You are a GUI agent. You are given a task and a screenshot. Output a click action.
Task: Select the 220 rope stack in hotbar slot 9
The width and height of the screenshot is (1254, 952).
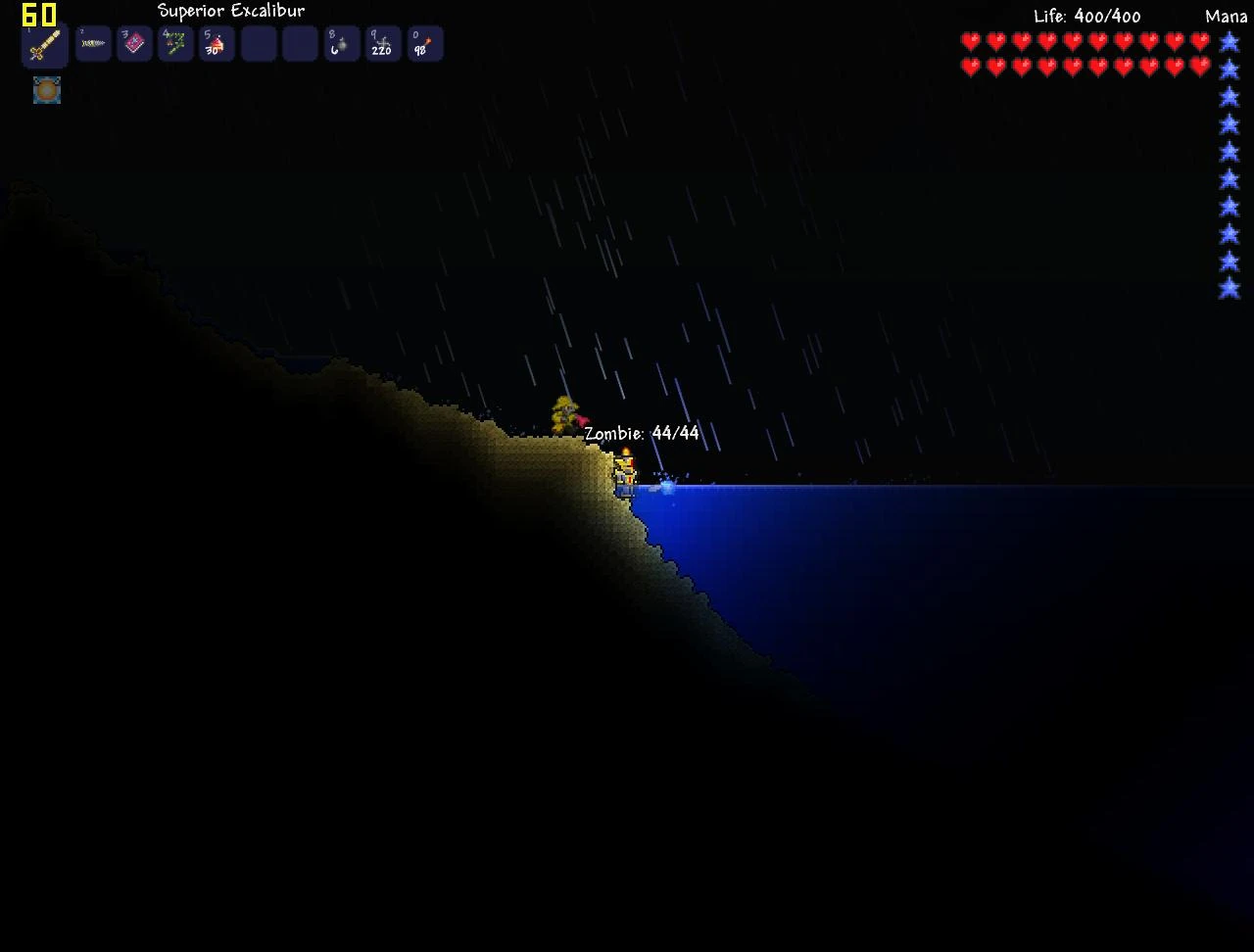pyautogui.click(x=383, y=43)
